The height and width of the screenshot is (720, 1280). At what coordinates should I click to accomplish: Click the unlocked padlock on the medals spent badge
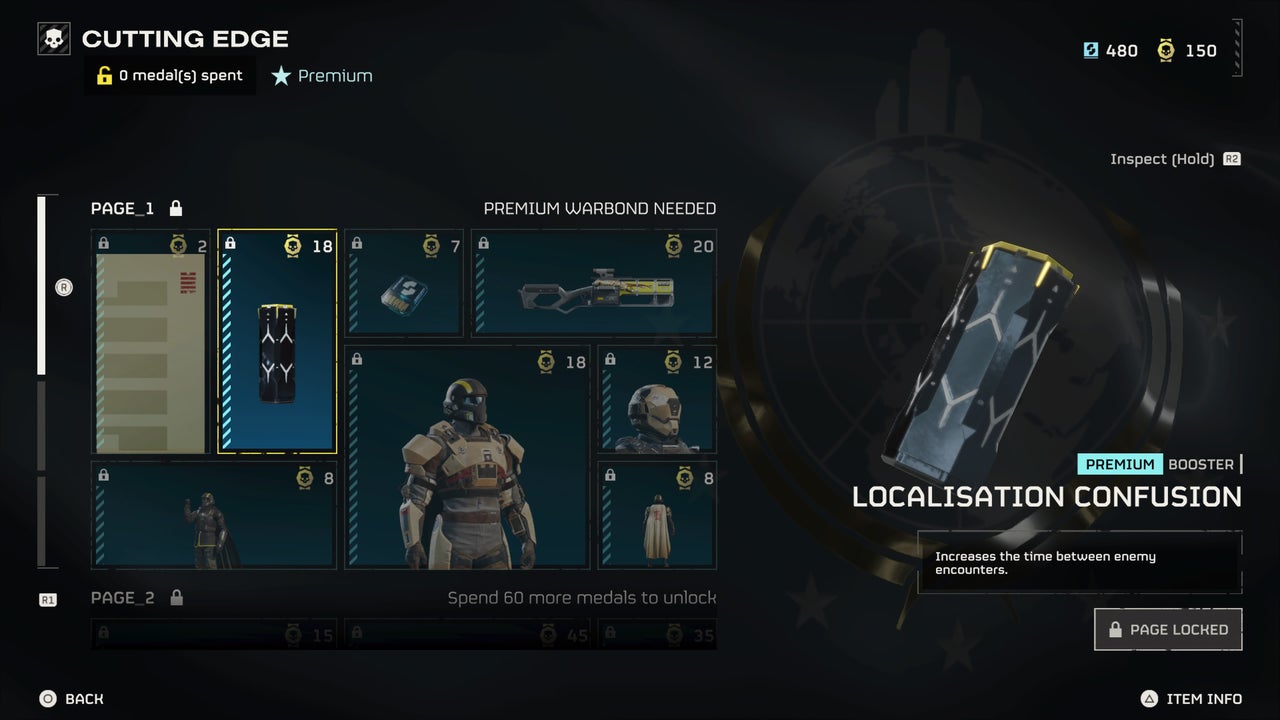pos(103,75)
